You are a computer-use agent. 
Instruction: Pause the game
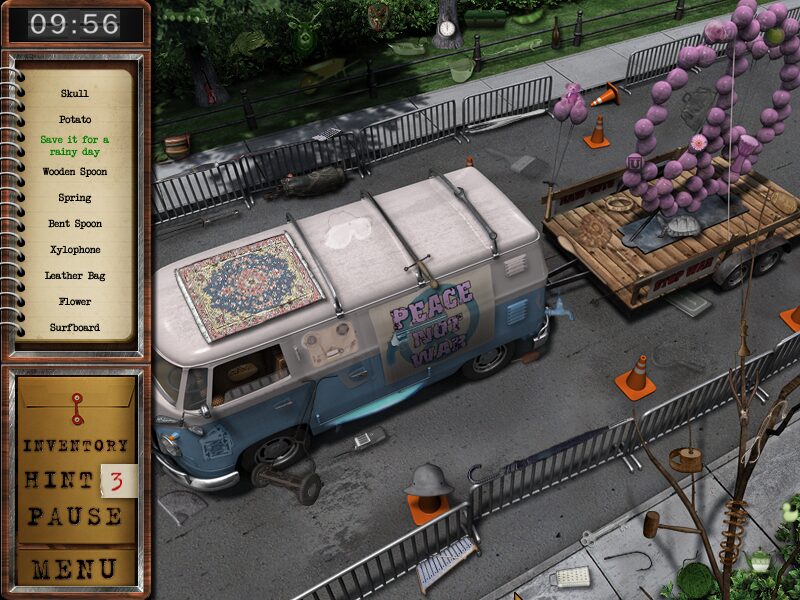point(76,517)
